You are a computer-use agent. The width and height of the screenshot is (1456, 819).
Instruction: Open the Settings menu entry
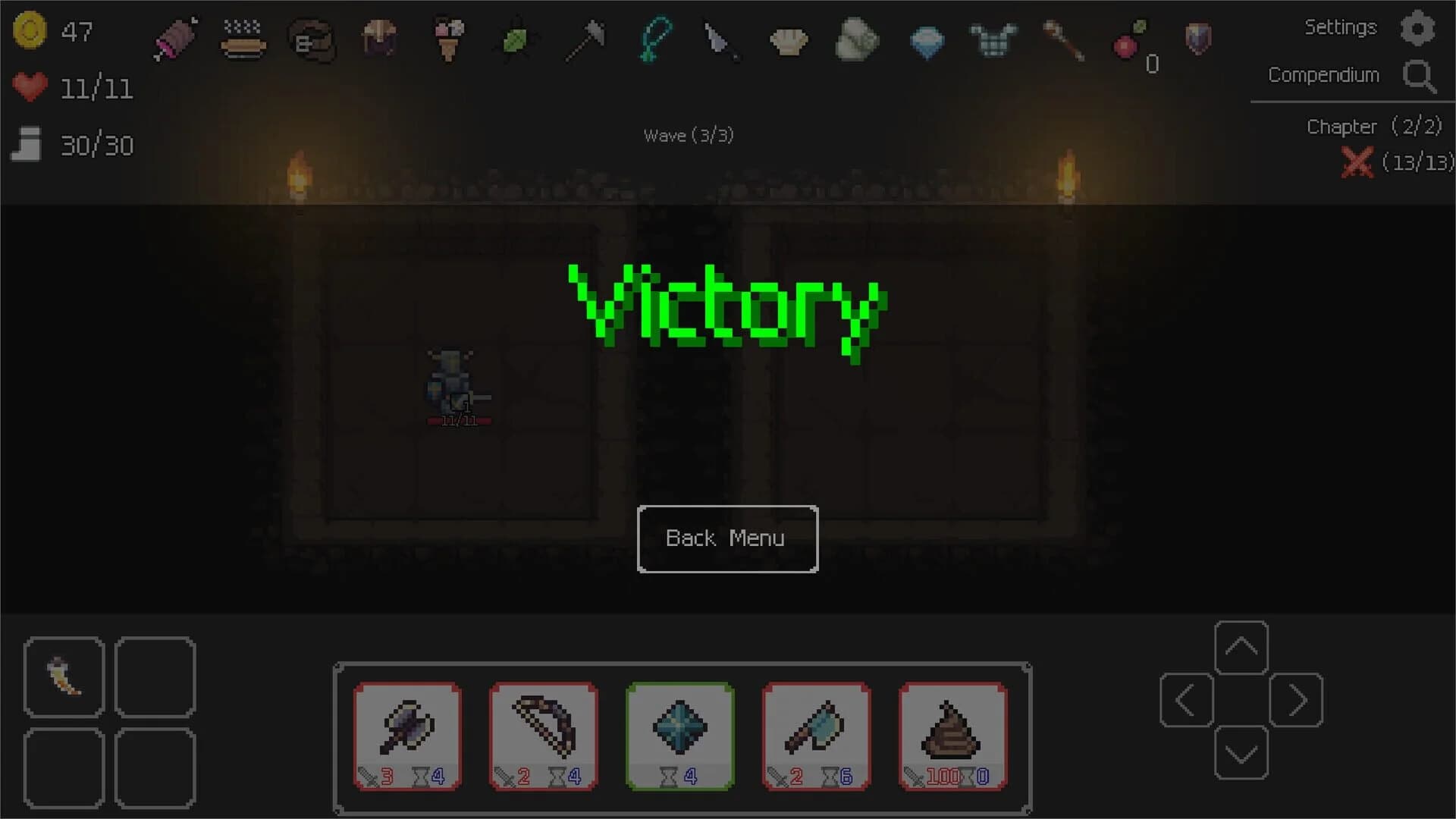(x=1341, y=27)
